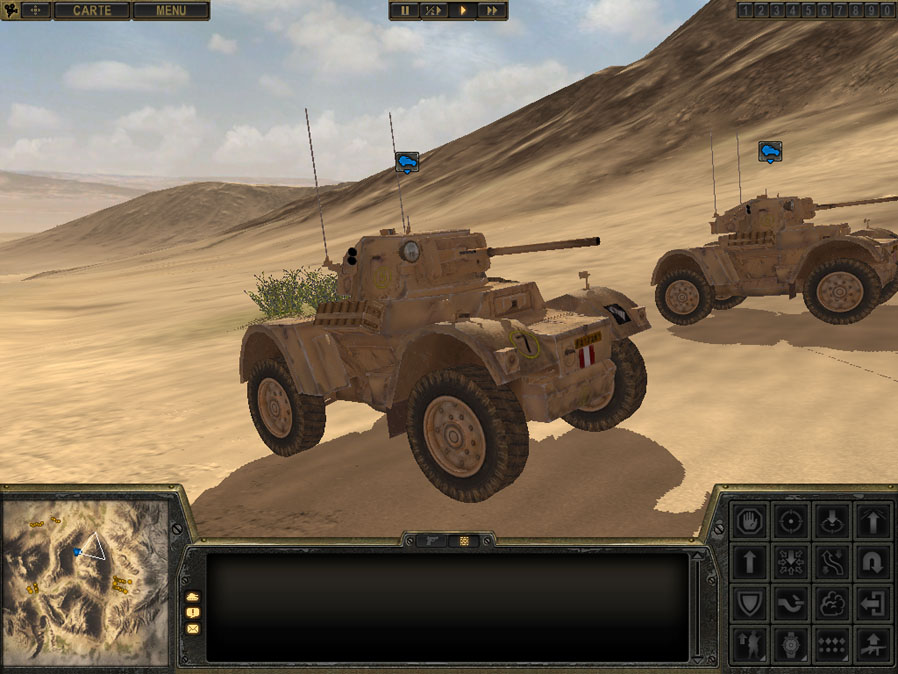
Task: Select the stop order hand icon
Action: tap(750, 520)
